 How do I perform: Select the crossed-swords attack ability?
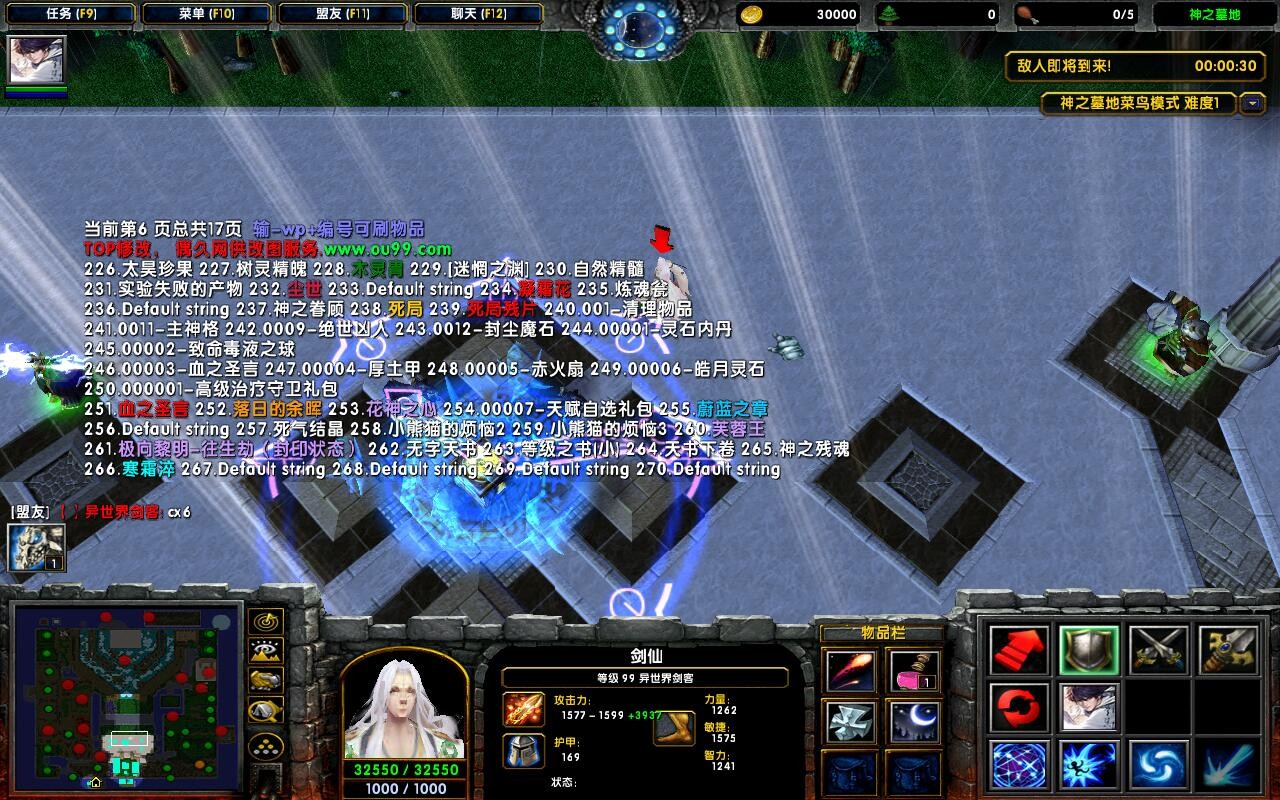pos(1158,651)
